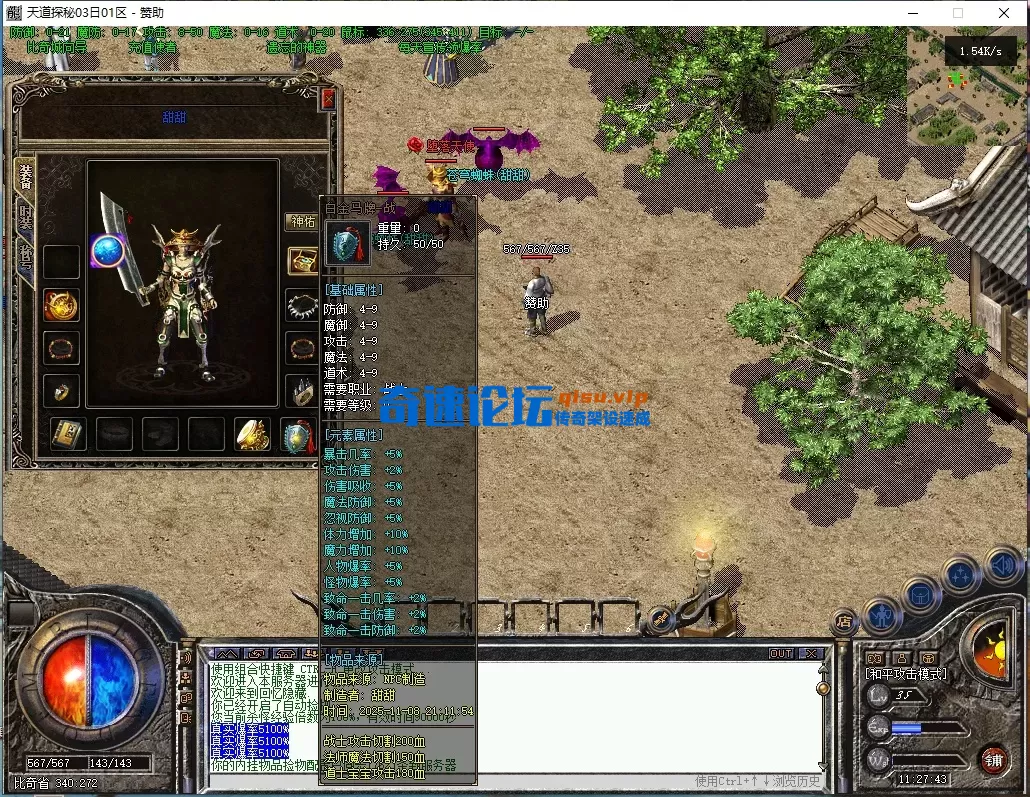This screenshot has height=797, width=1030.
Task: Open the skills sparkle round button
Action: [x=961, y=575]
